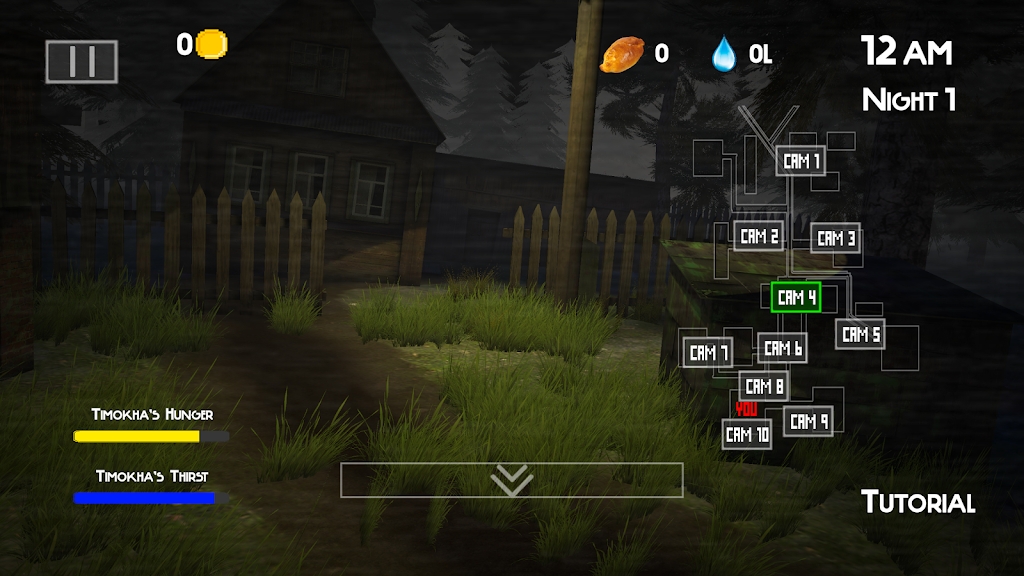Lower the camera monitor with the double-arrow bar
Viewport: 1024px width, 576px height.
(x=512, y=480)
